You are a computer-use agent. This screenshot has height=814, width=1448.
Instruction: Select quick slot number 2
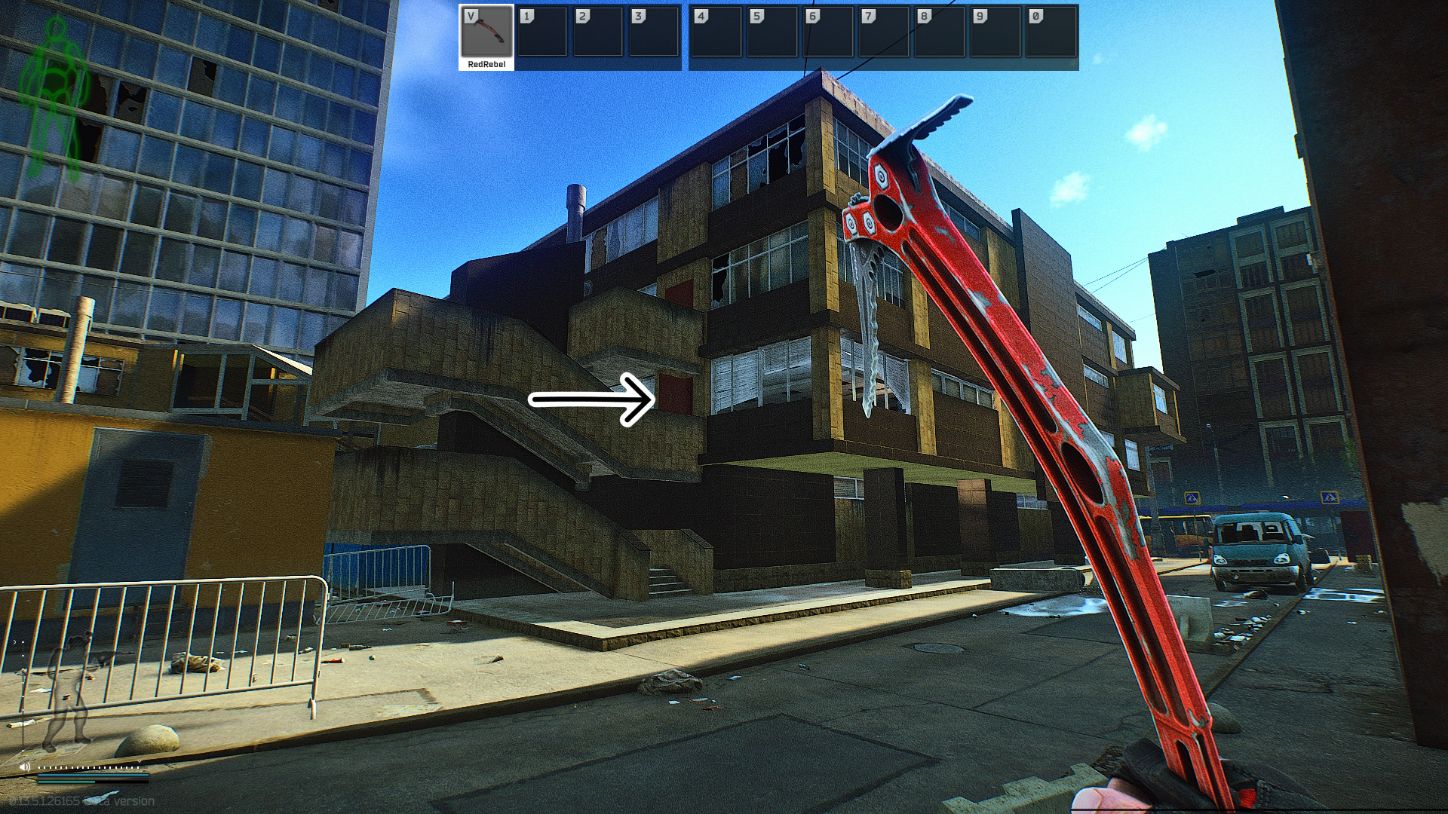tap(598, 32)
